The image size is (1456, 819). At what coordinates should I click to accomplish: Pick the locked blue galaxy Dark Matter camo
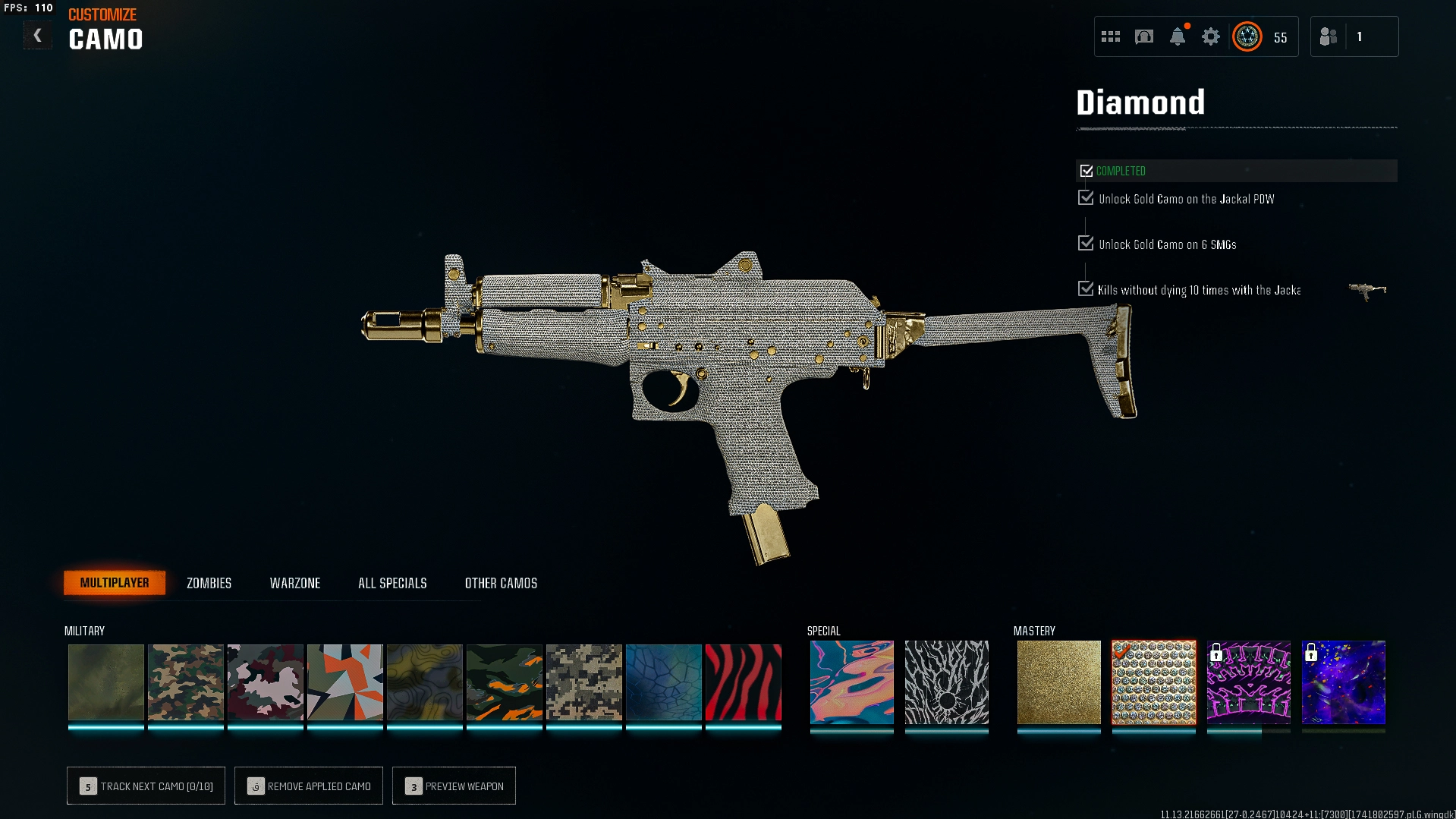point(1343,682)
